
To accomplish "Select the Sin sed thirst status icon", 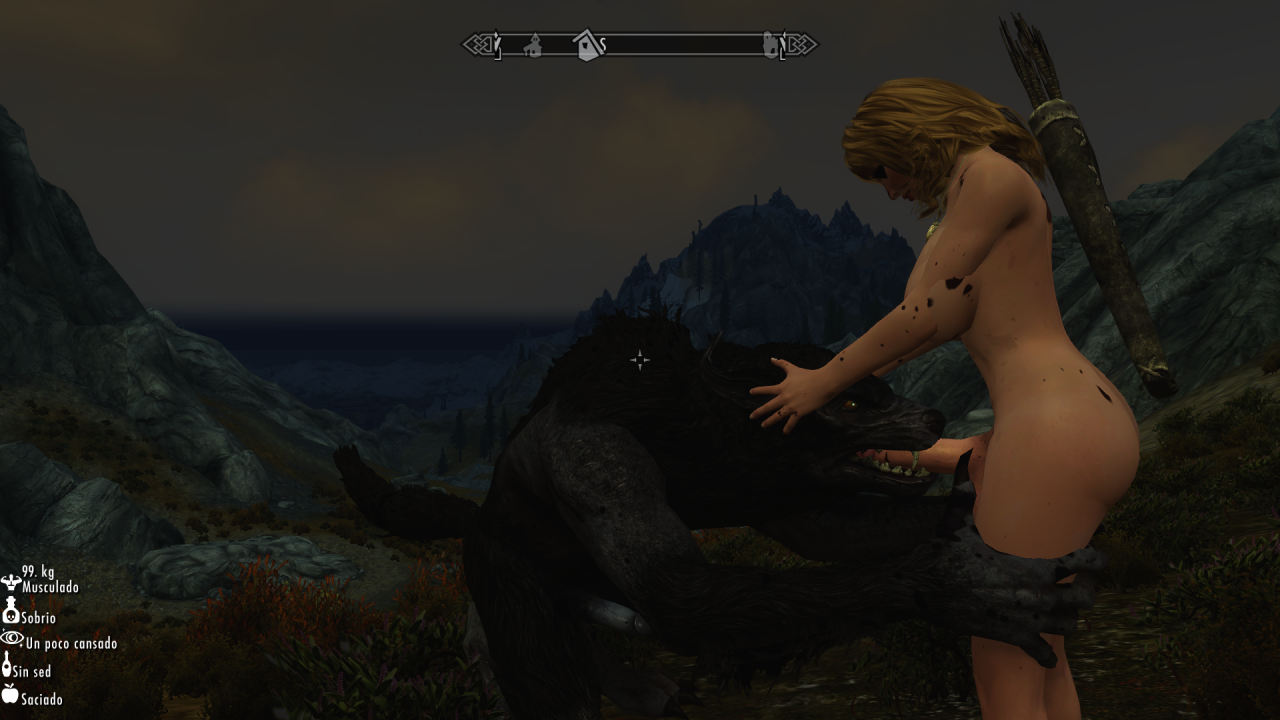I will (8, 665).
